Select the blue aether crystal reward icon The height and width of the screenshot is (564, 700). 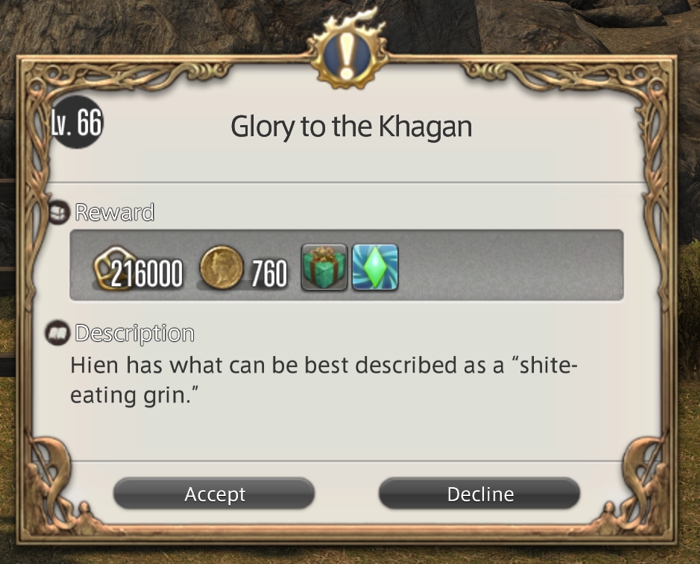(375, 267)
